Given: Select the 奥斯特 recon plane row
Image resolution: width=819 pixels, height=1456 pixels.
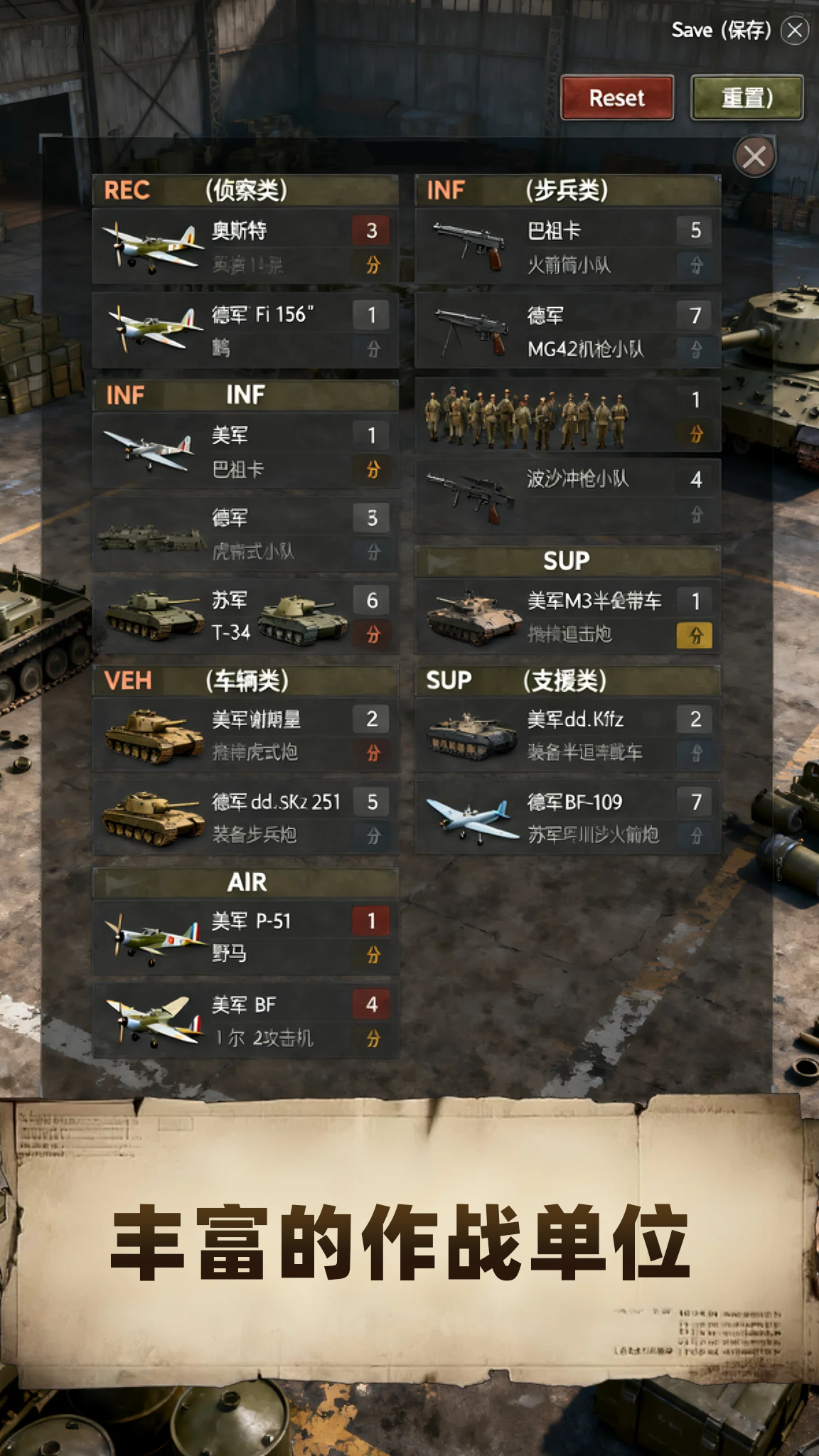Looking at the screenshot, I should pos(245,247).
